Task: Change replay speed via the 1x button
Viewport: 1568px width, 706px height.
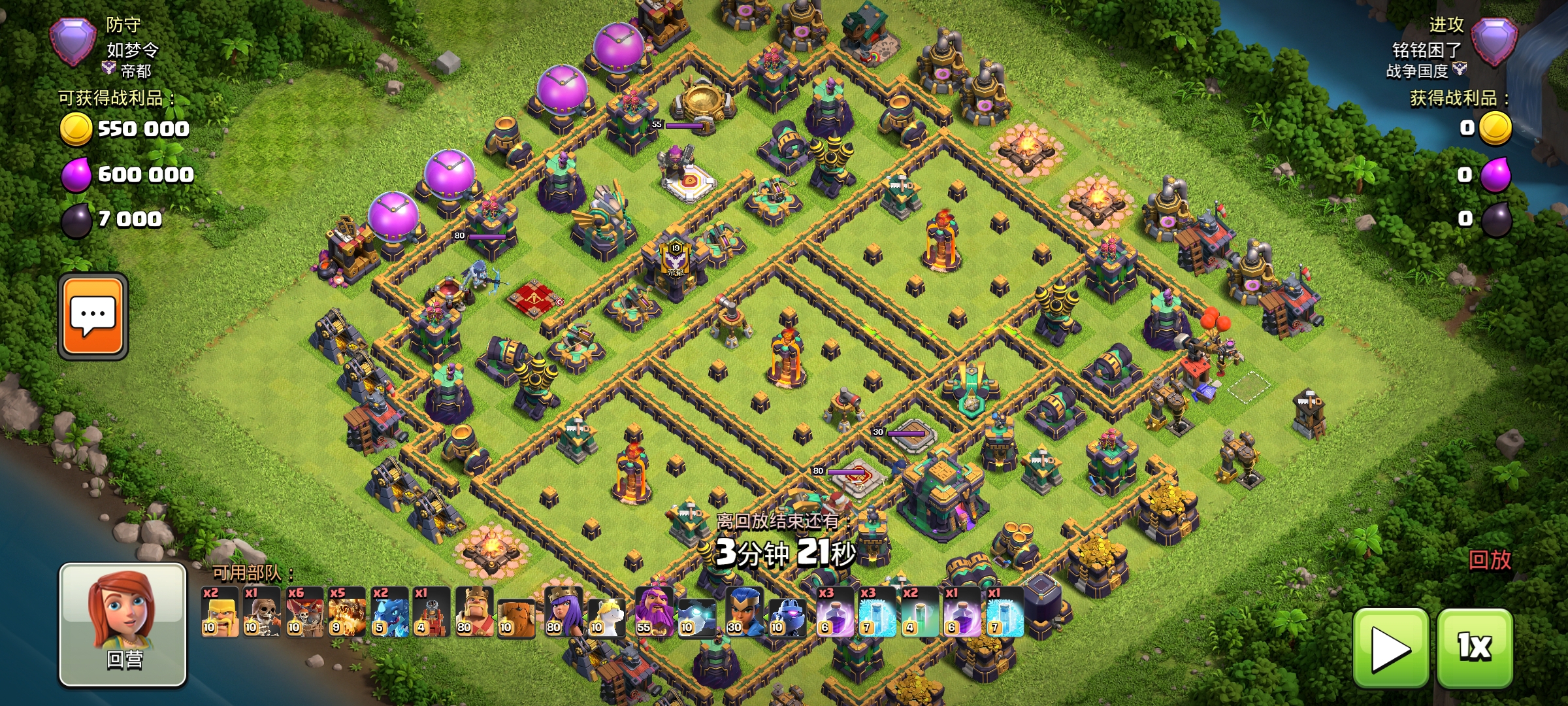Action: click(1475, 648)
